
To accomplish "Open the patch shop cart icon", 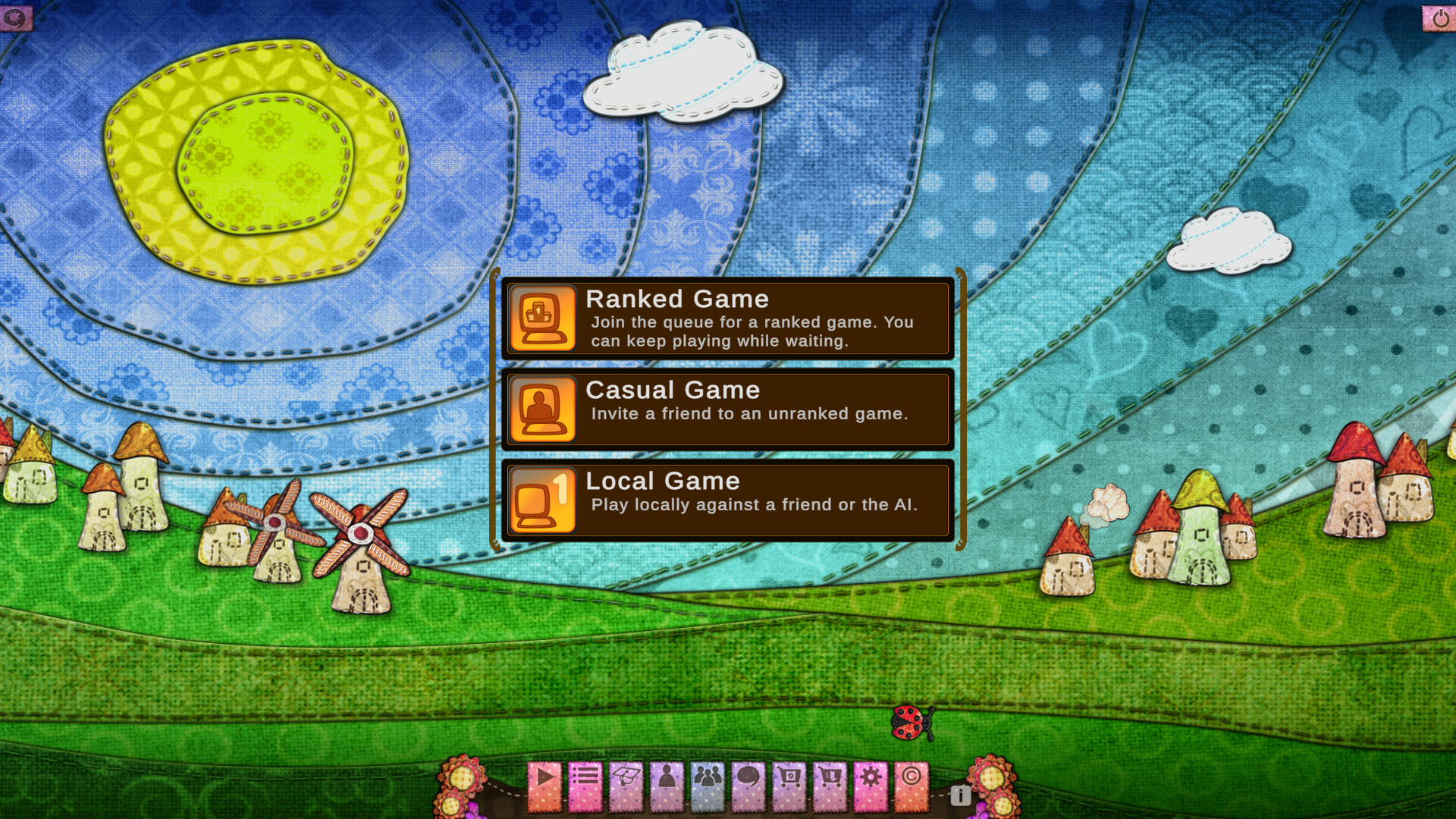I will (x=790, y=785).
